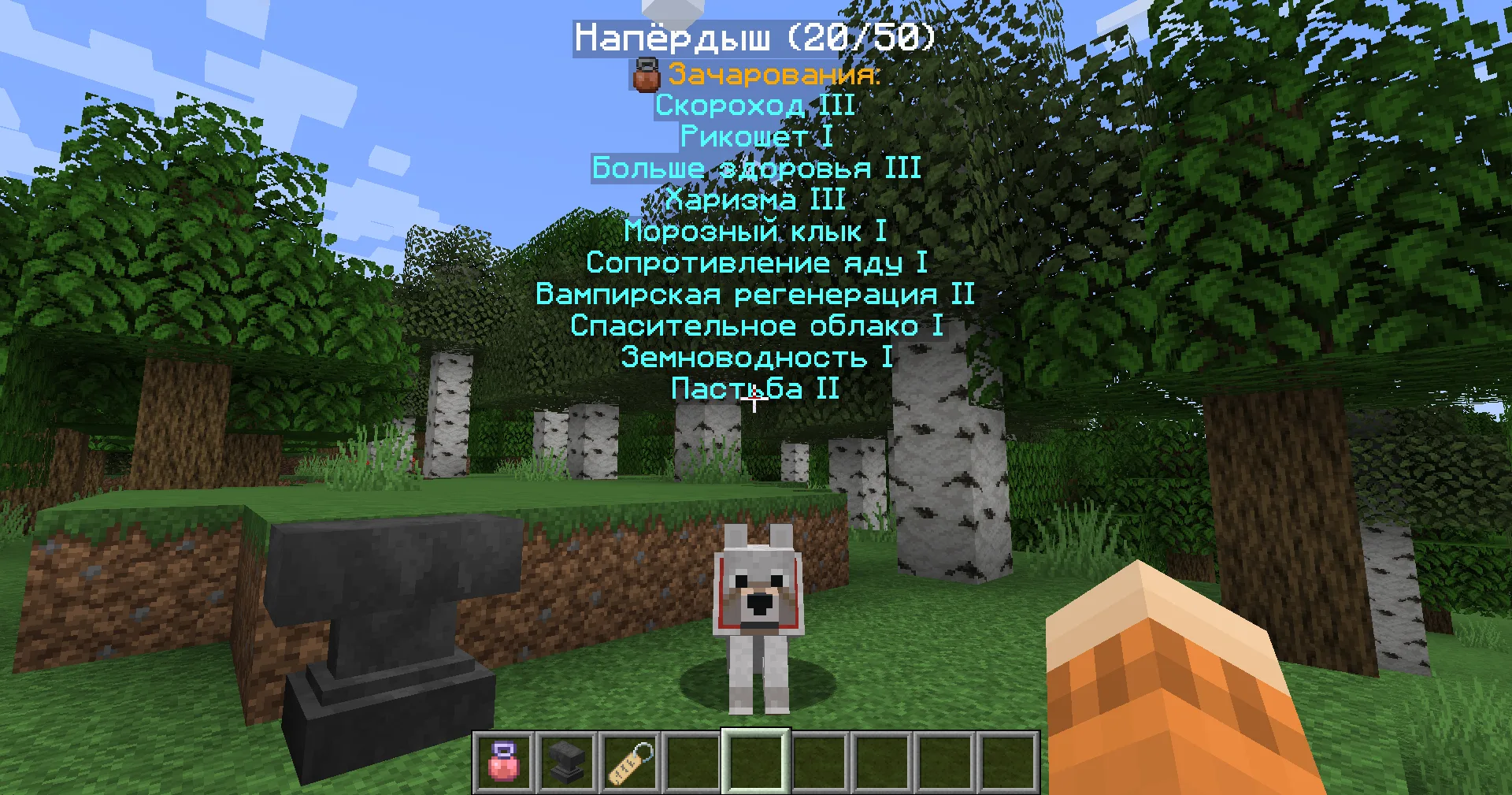Click the title Напёрдыш (20/50)
Viewport: 1512px width, 795px height.
[754, 36]
